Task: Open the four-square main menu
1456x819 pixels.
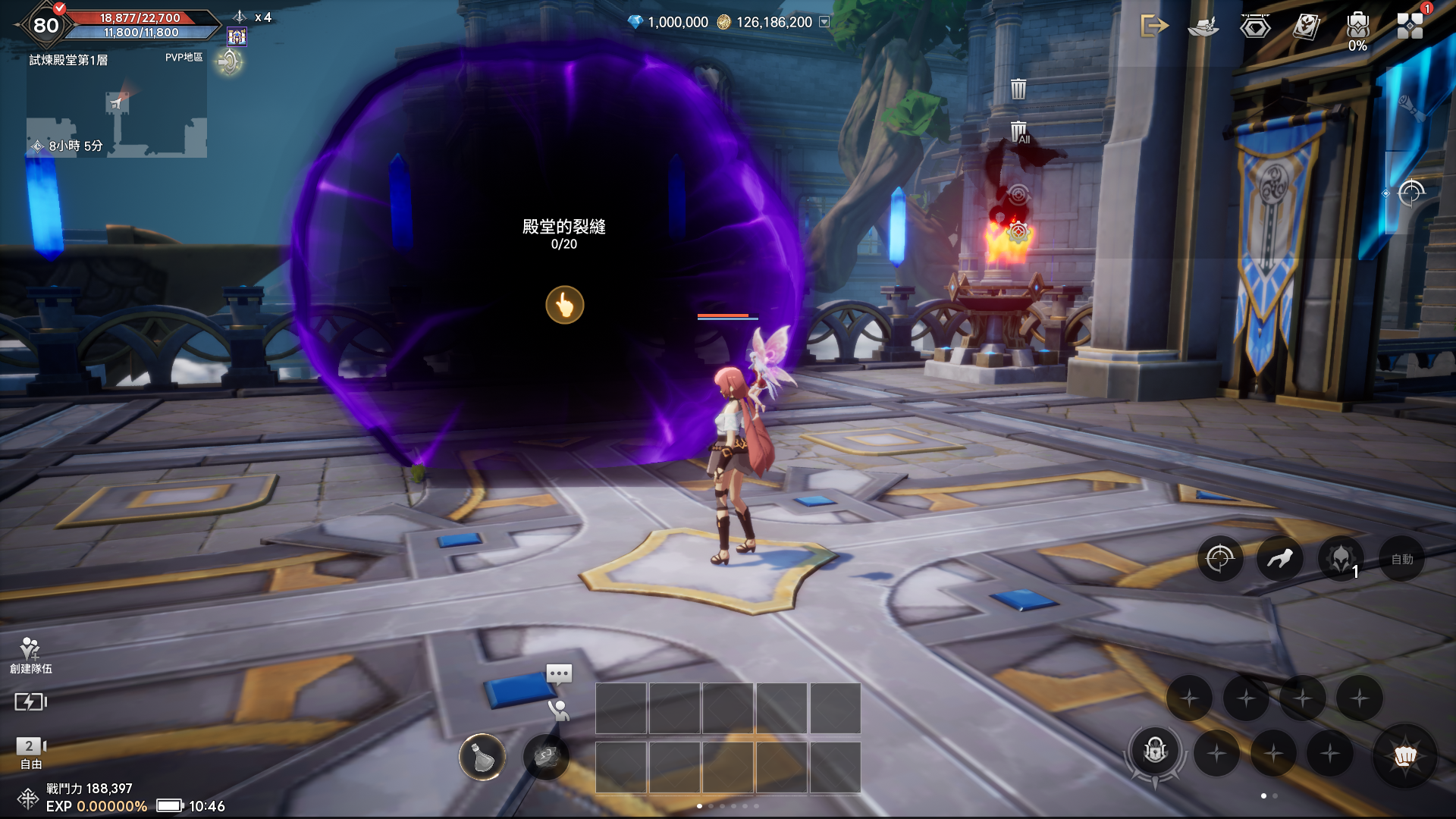Action: 1410,26
